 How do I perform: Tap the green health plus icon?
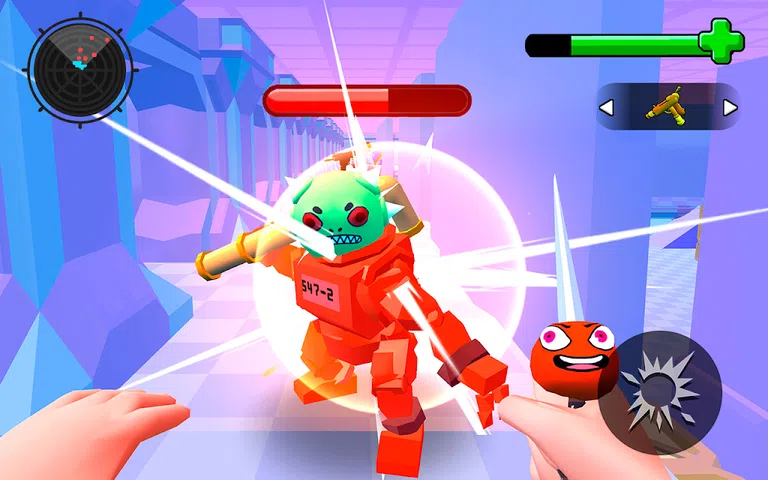coord(720,42)
